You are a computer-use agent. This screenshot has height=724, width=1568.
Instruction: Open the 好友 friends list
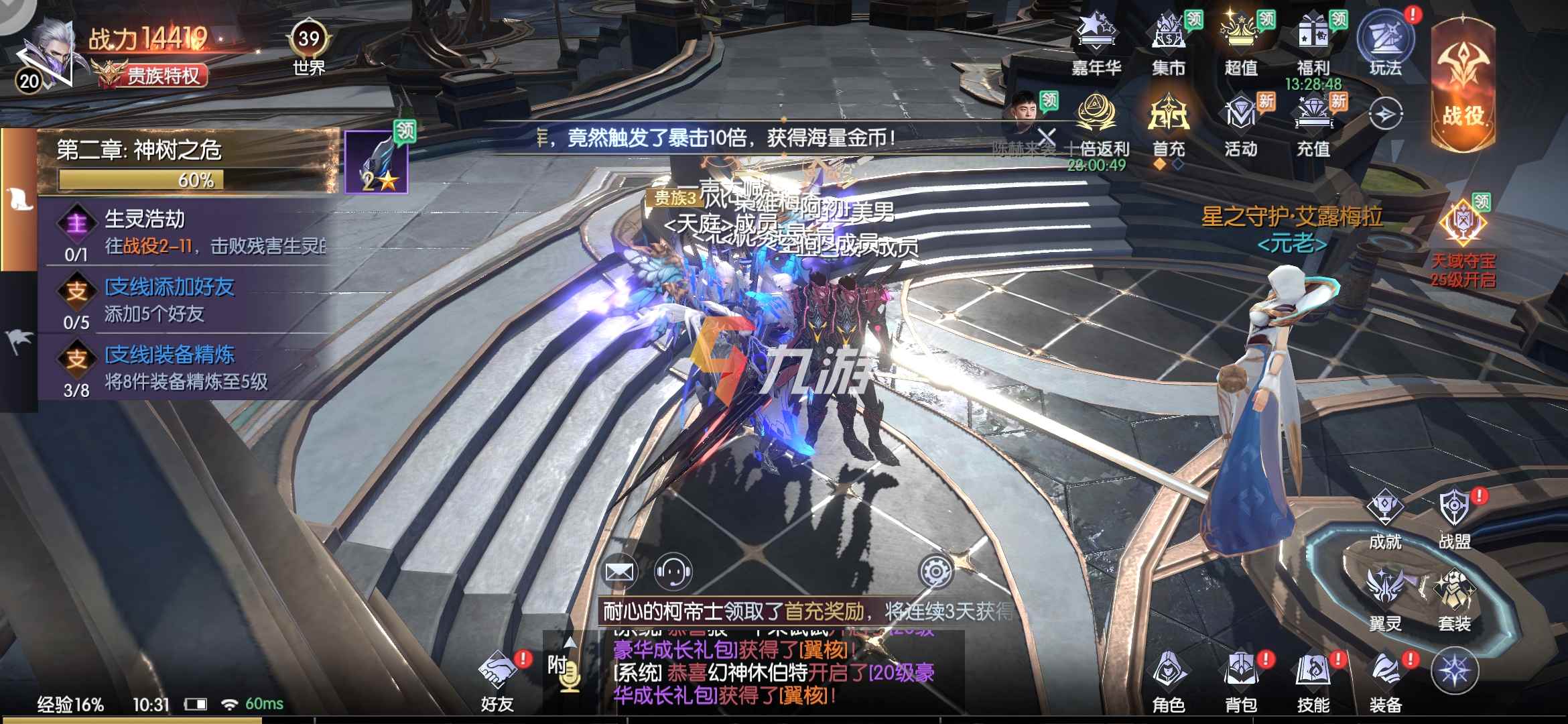(x=497, y=680)
